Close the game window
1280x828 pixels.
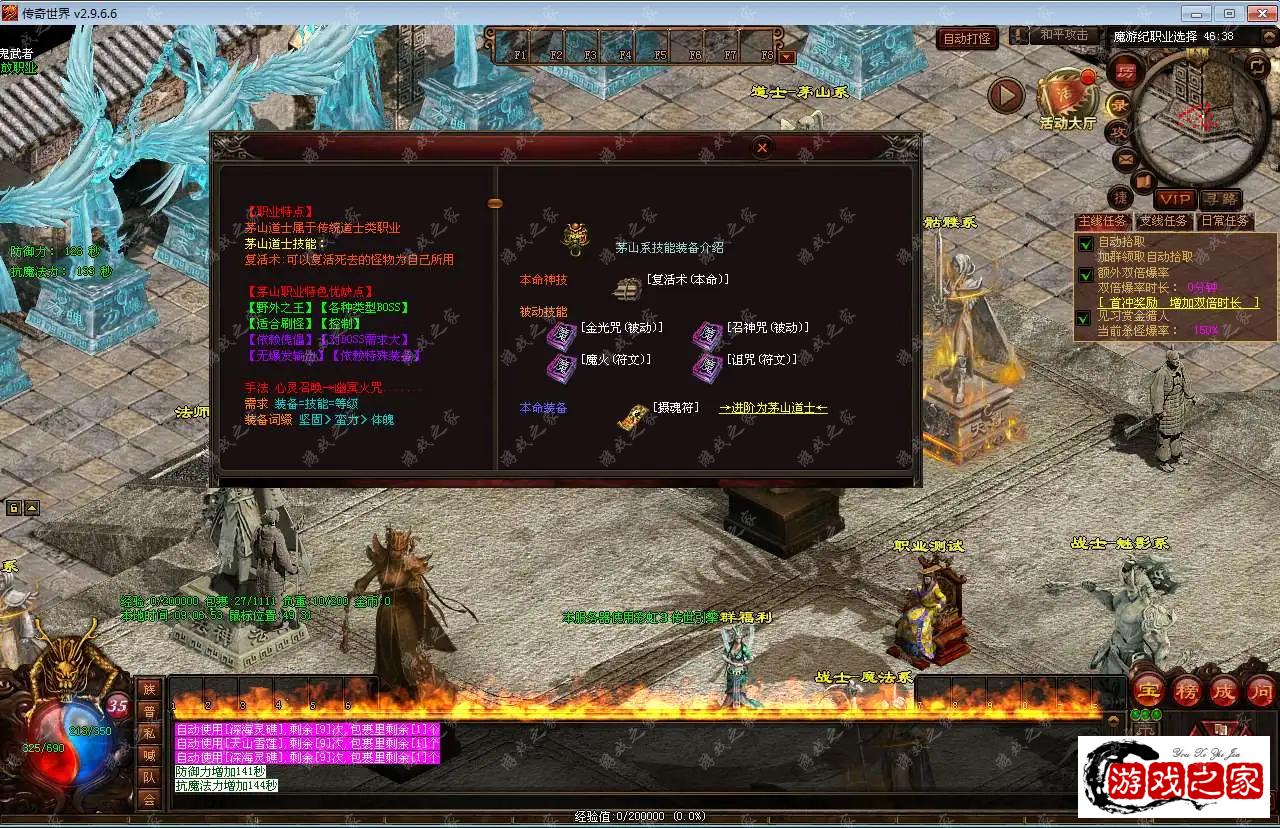pyautogui.click(x=1256, y=13)
